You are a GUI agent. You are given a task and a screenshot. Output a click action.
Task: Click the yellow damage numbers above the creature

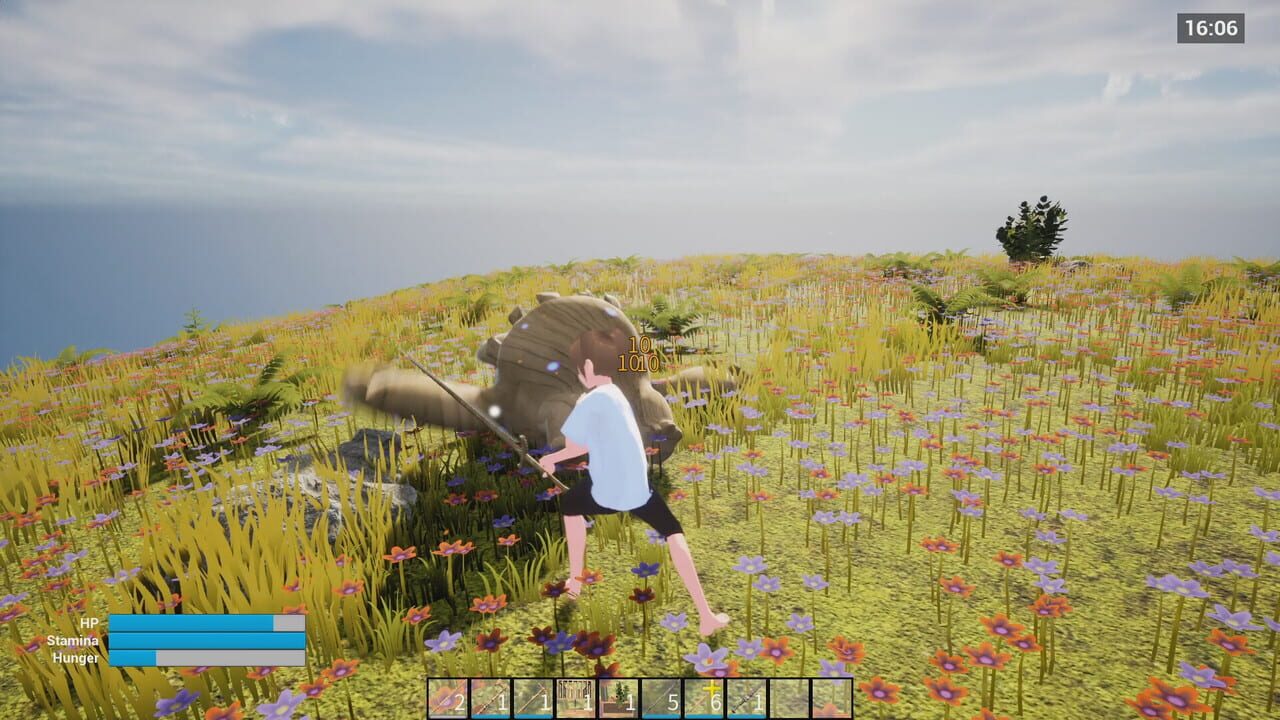pos(637,355)
